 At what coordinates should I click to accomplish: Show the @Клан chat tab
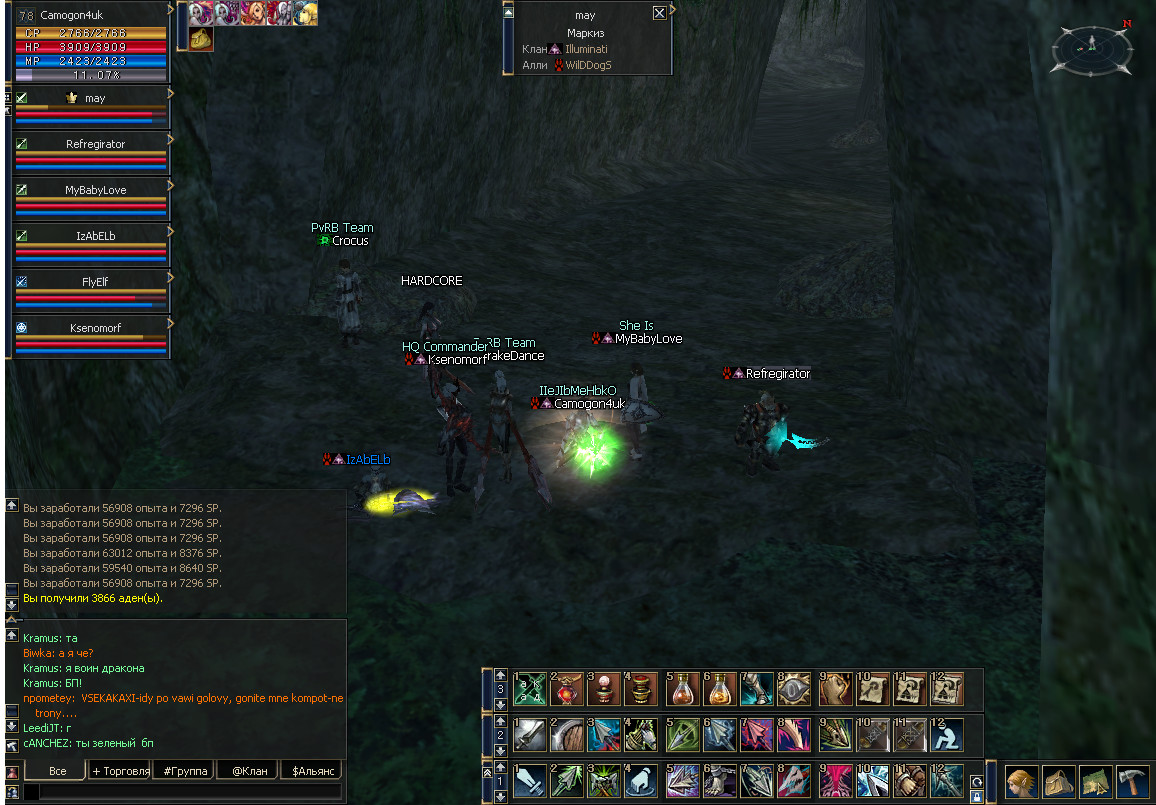[x=248, y=771]
